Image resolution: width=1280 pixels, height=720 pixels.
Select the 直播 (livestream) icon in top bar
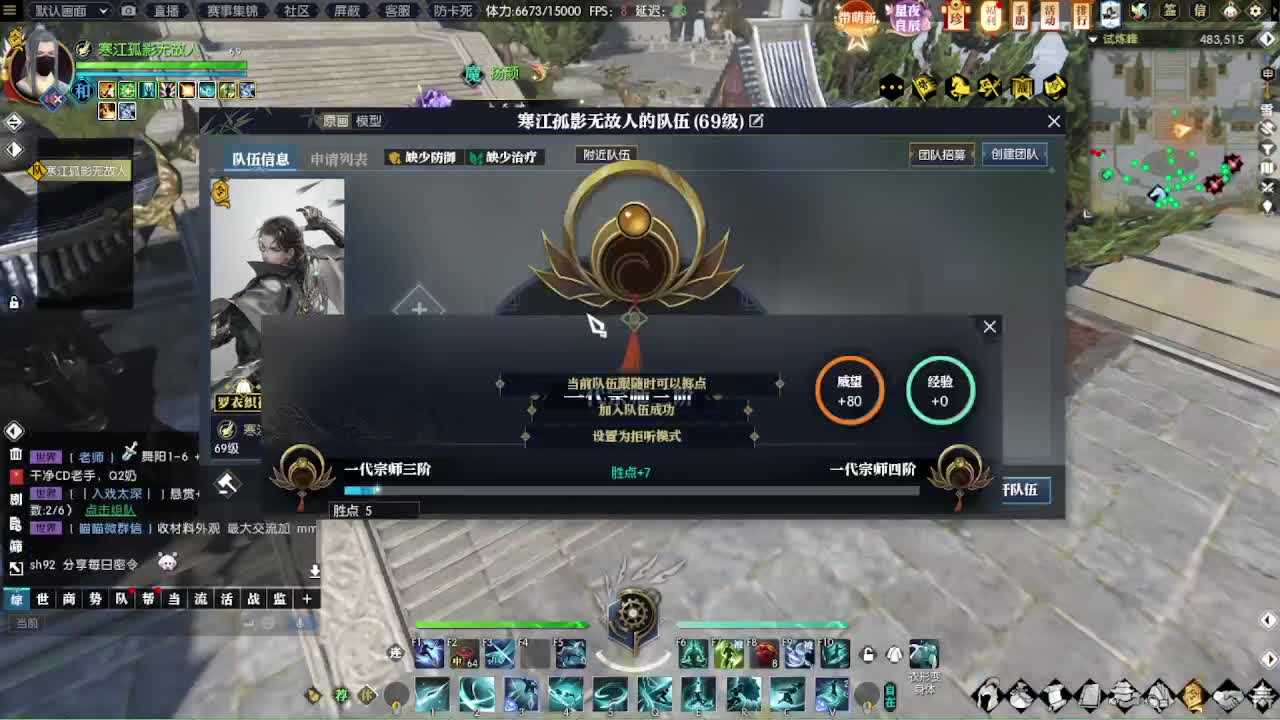[168, 11]
